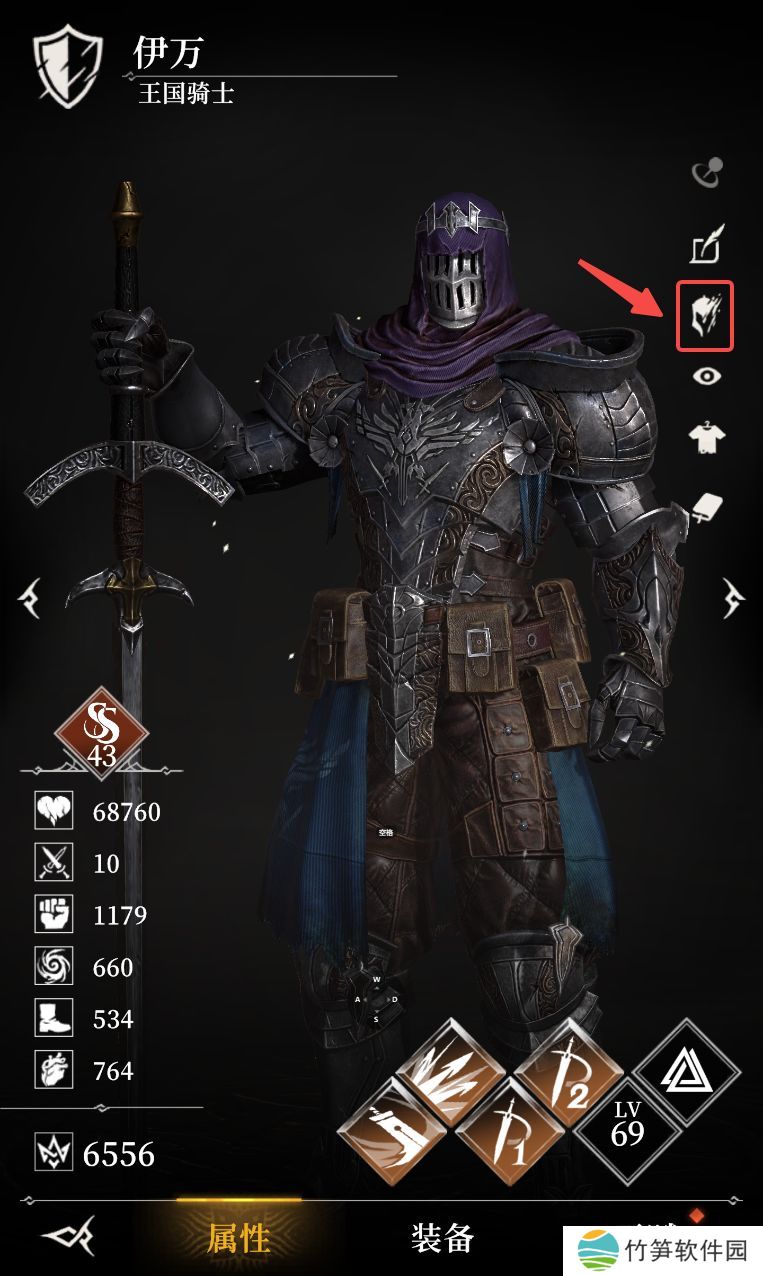
Task: Show previous character with left arrow
Action: click(29, 600)
